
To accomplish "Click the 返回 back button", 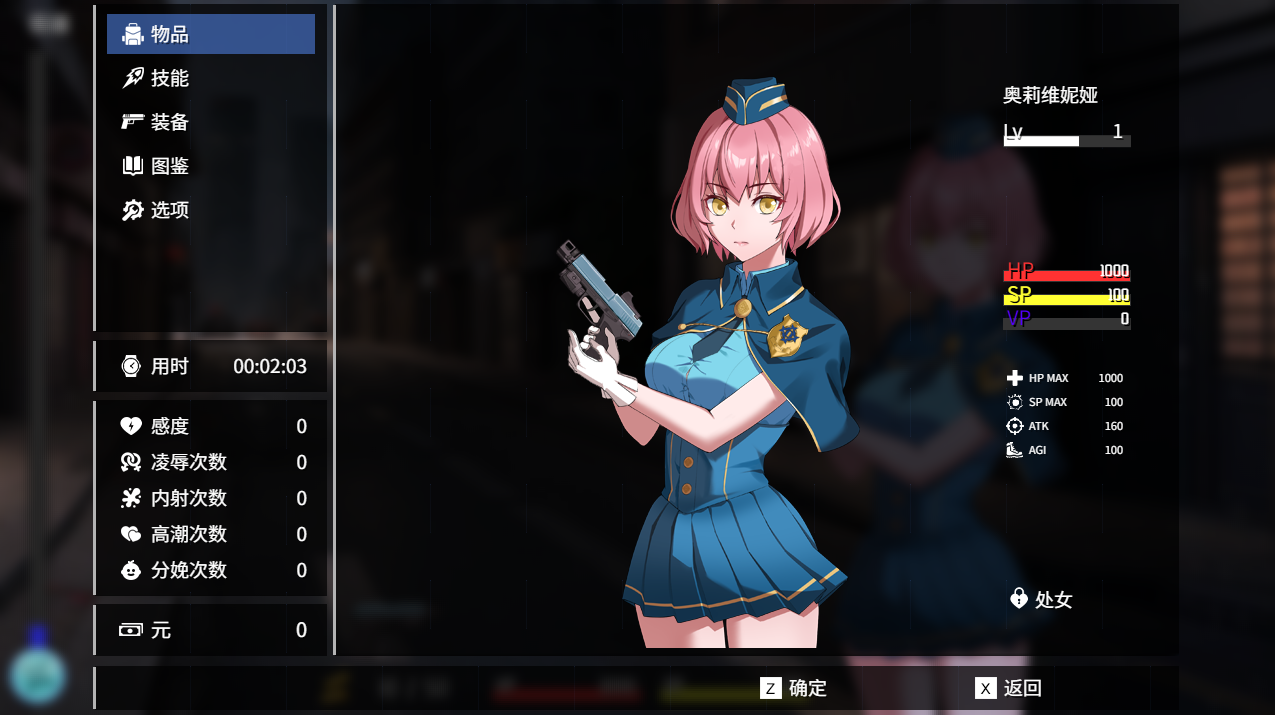I will pos(1009,688).
